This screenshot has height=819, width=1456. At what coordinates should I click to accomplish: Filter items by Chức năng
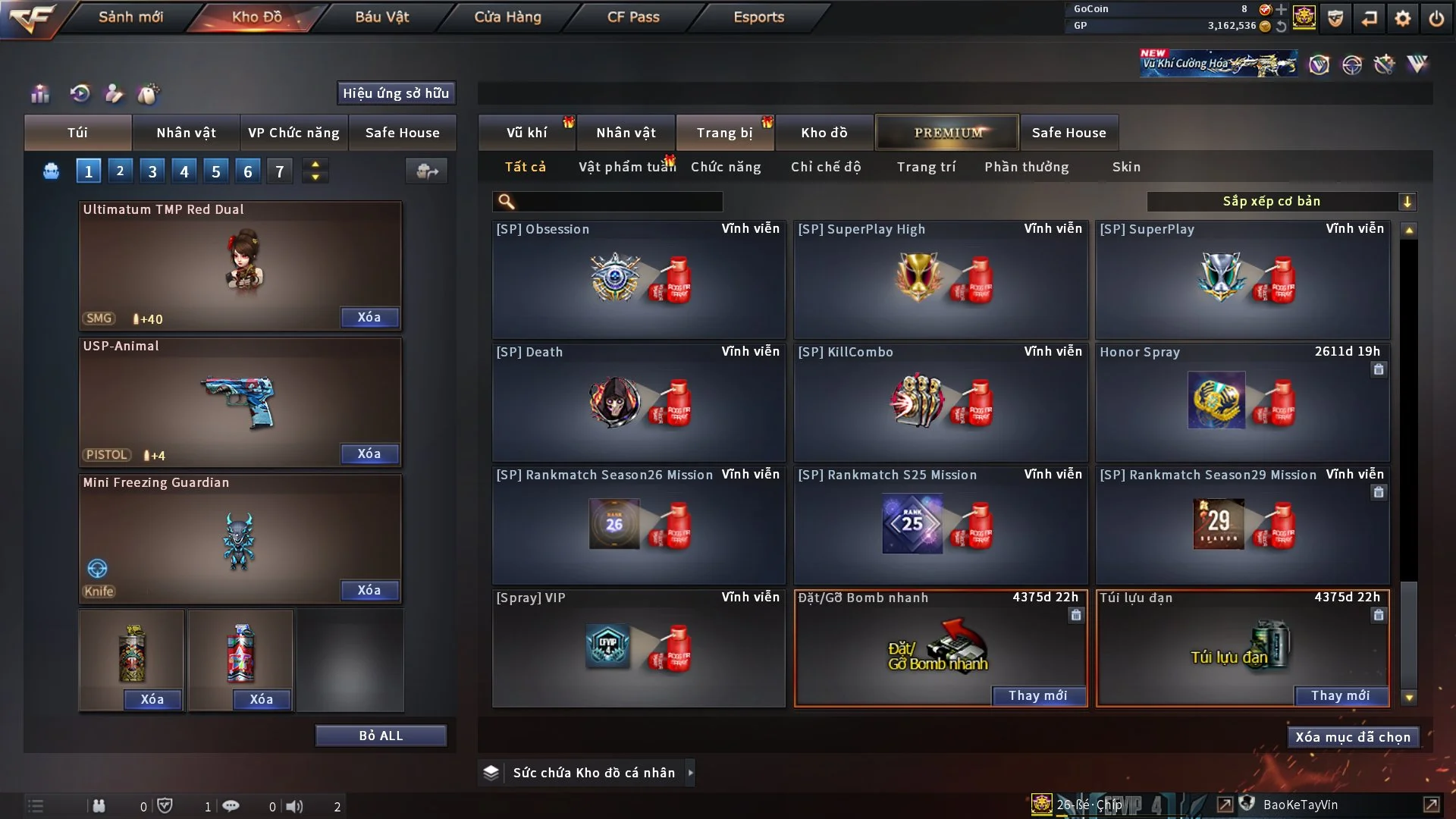coord(726,167)
